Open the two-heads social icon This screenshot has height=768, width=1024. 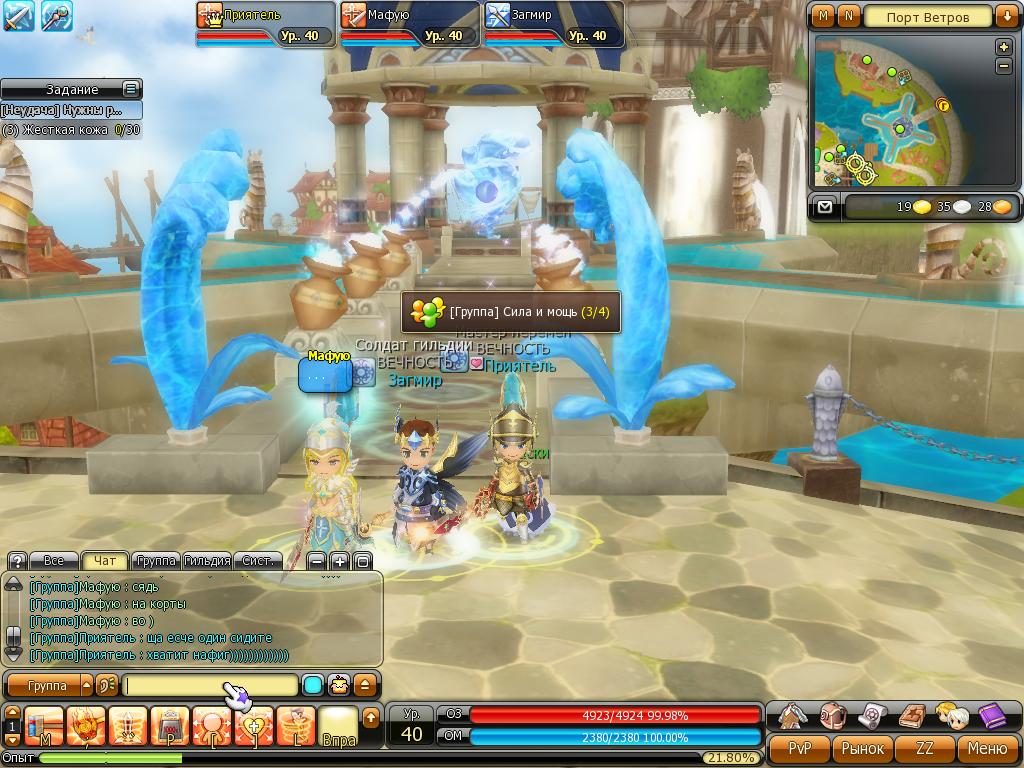point(951,716)
